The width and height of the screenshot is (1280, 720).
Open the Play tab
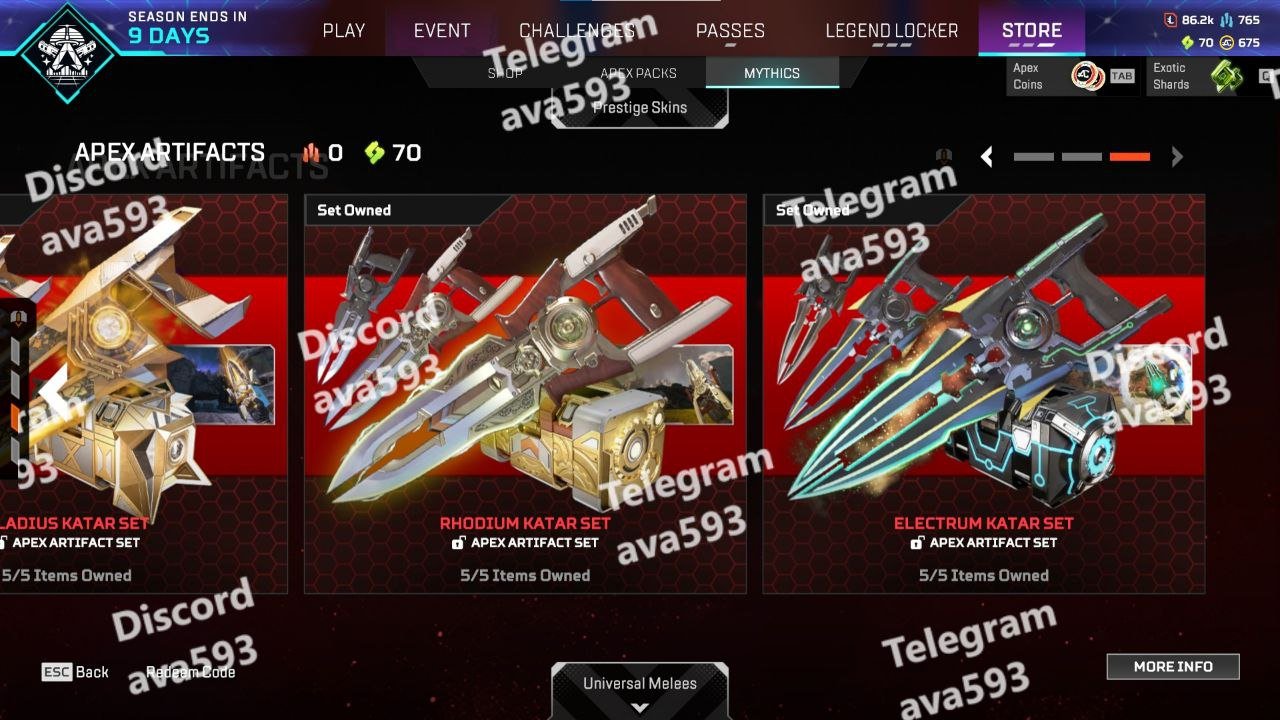[343, 30]
